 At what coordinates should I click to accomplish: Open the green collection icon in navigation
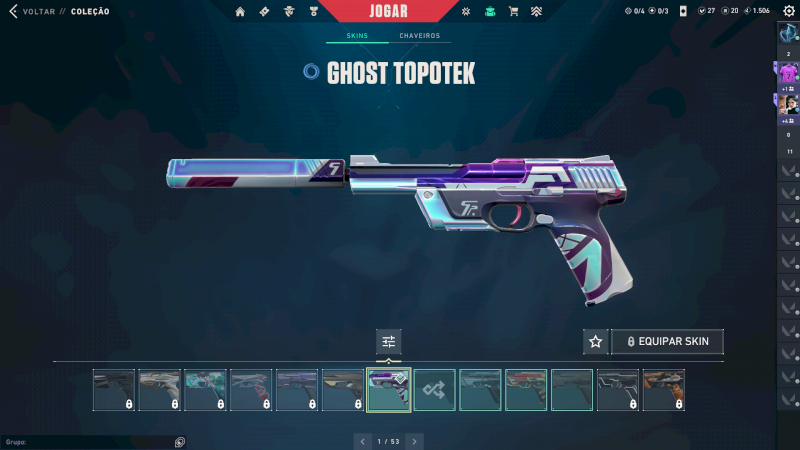point(490,11)
